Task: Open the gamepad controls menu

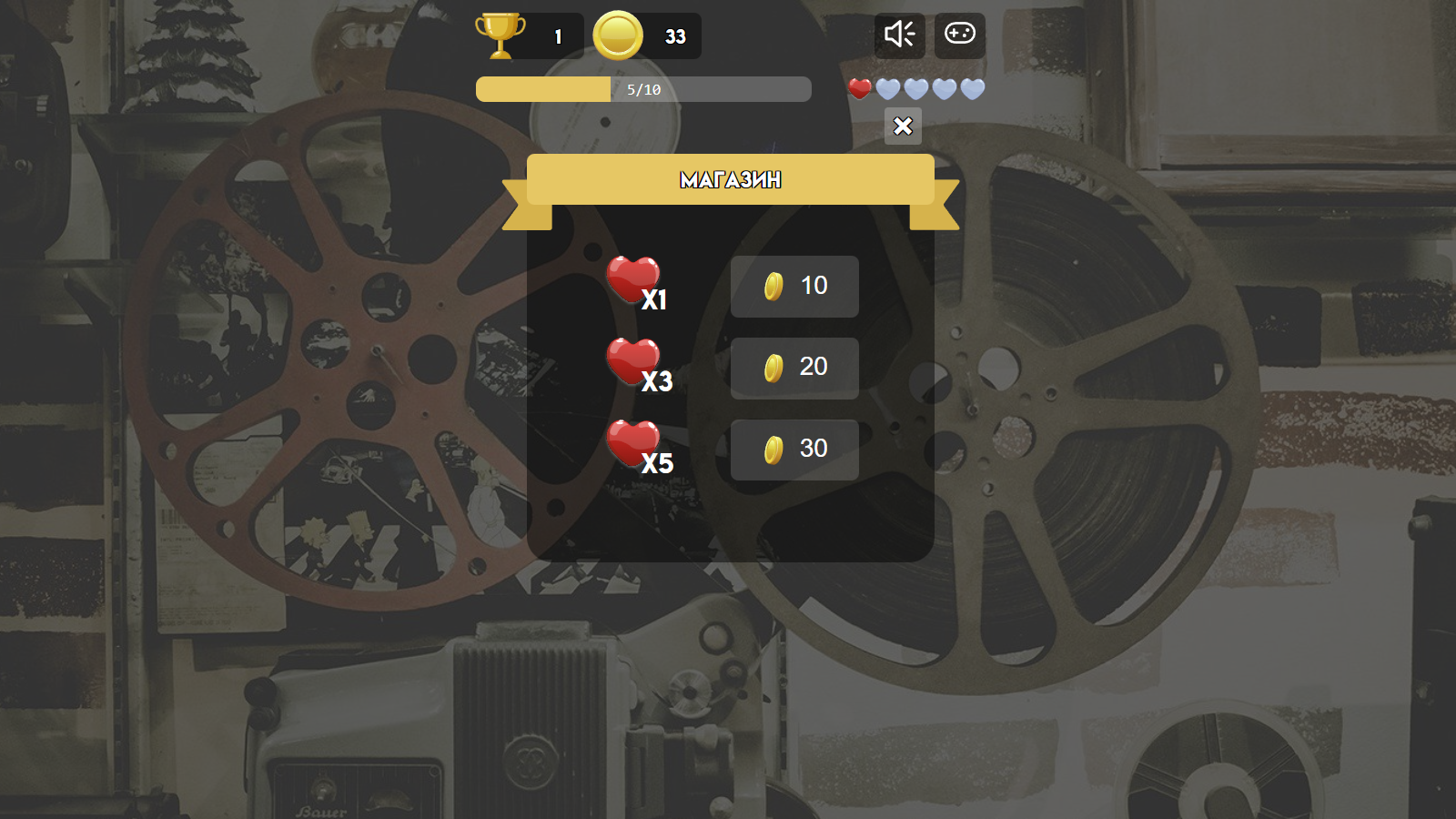Action: 959,35
